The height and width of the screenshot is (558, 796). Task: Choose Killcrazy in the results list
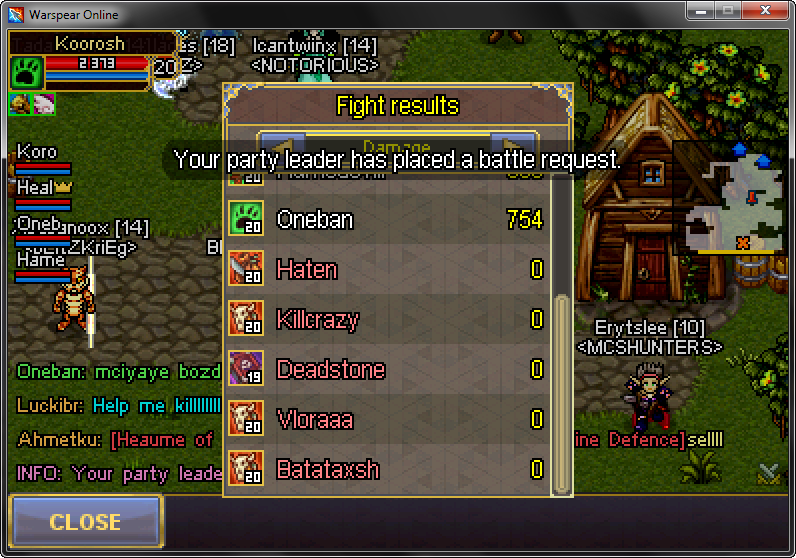coord(390,320)
